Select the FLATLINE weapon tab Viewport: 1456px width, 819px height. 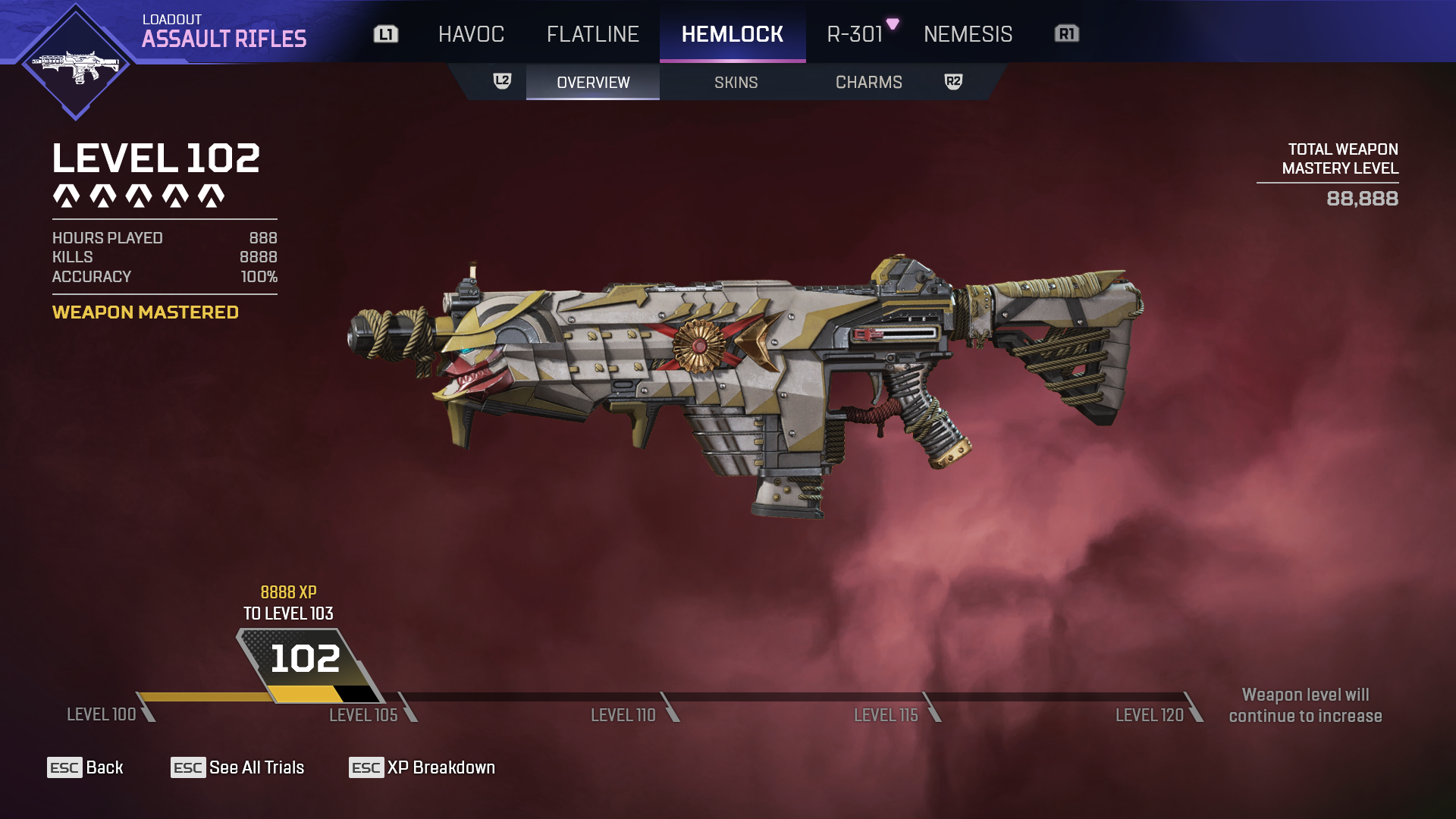tap(592, 34)
